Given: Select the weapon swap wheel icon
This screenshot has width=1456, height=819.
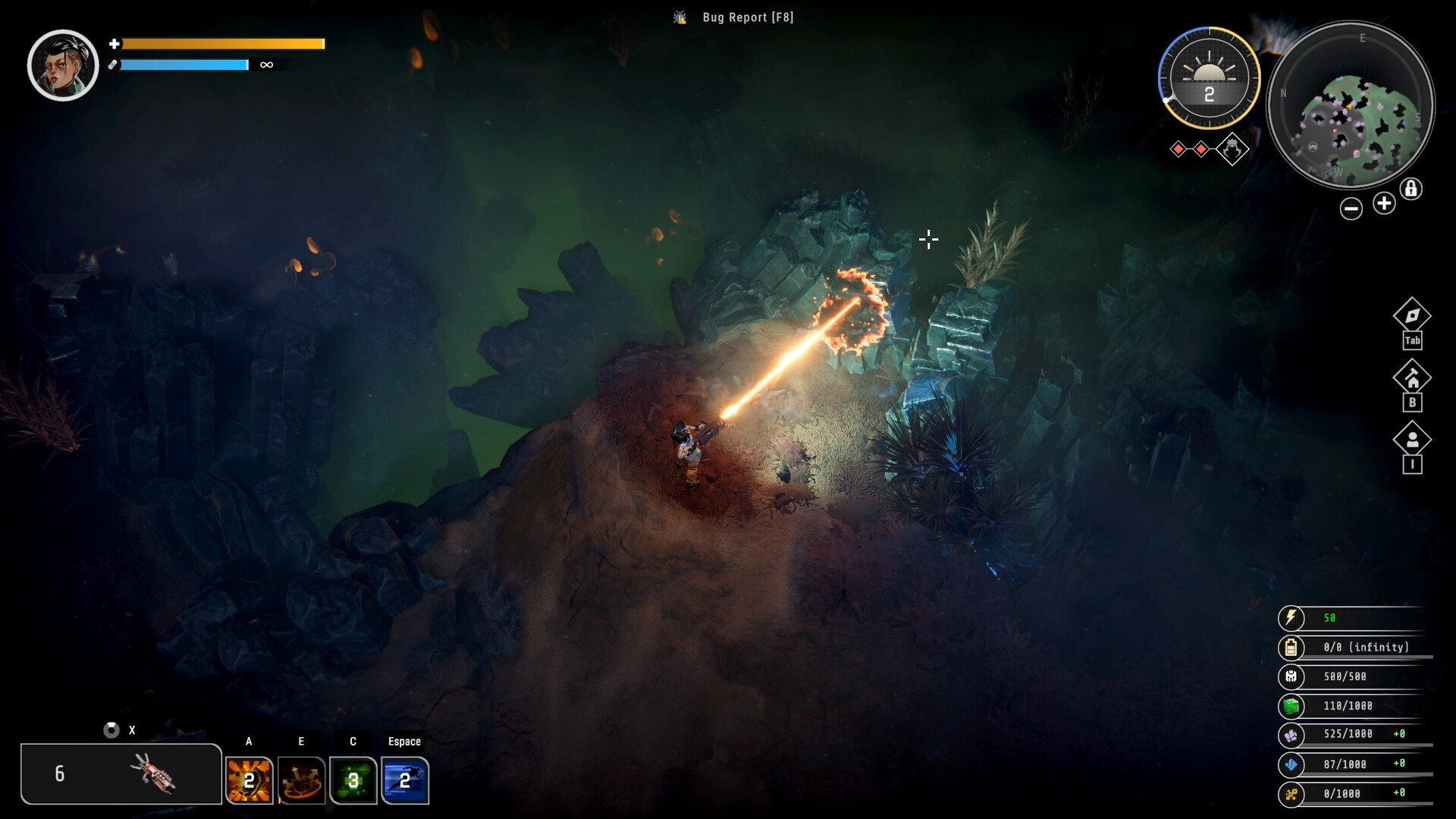Looking at the screenshot, I should [111, 730].
